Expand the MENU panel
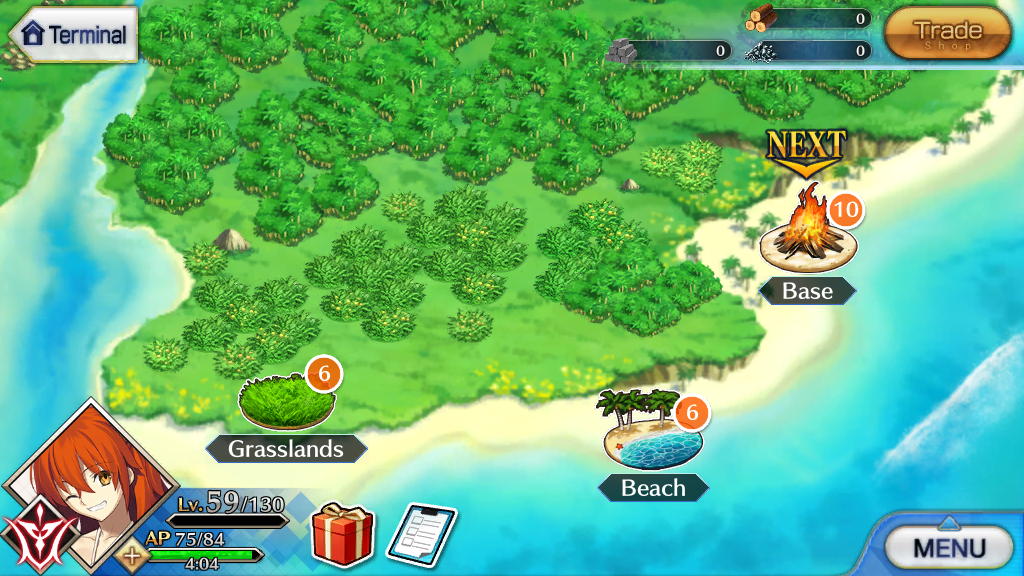Viewport: 1024px width, 576px height. (x=949, y=546)
